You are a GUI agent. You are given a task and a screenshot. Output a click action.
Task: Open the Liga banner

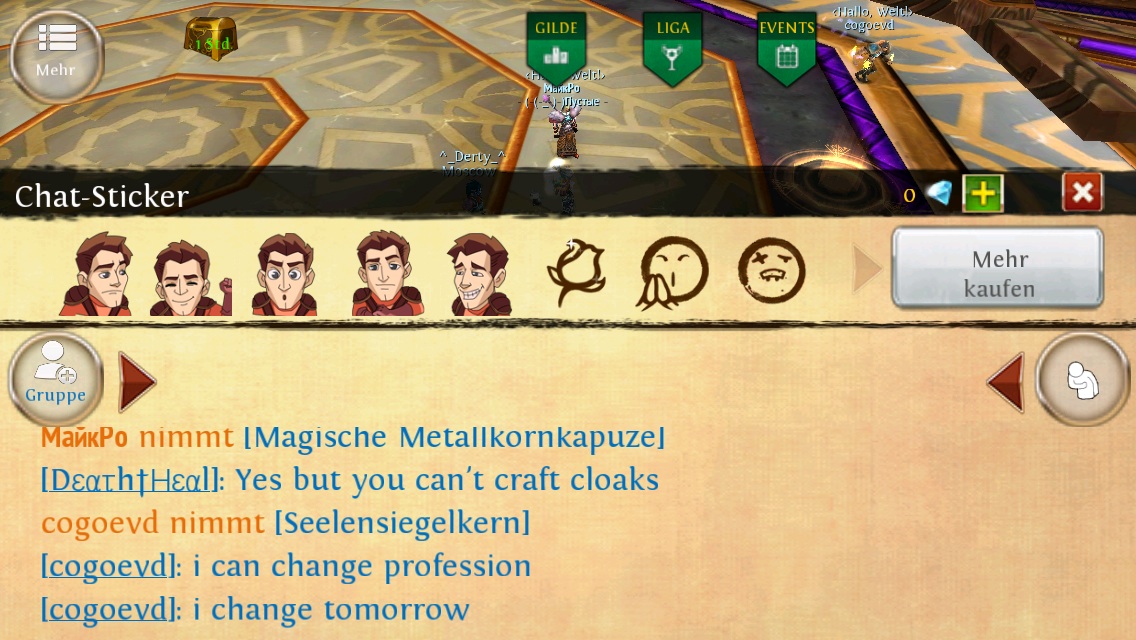click(671, 47)
